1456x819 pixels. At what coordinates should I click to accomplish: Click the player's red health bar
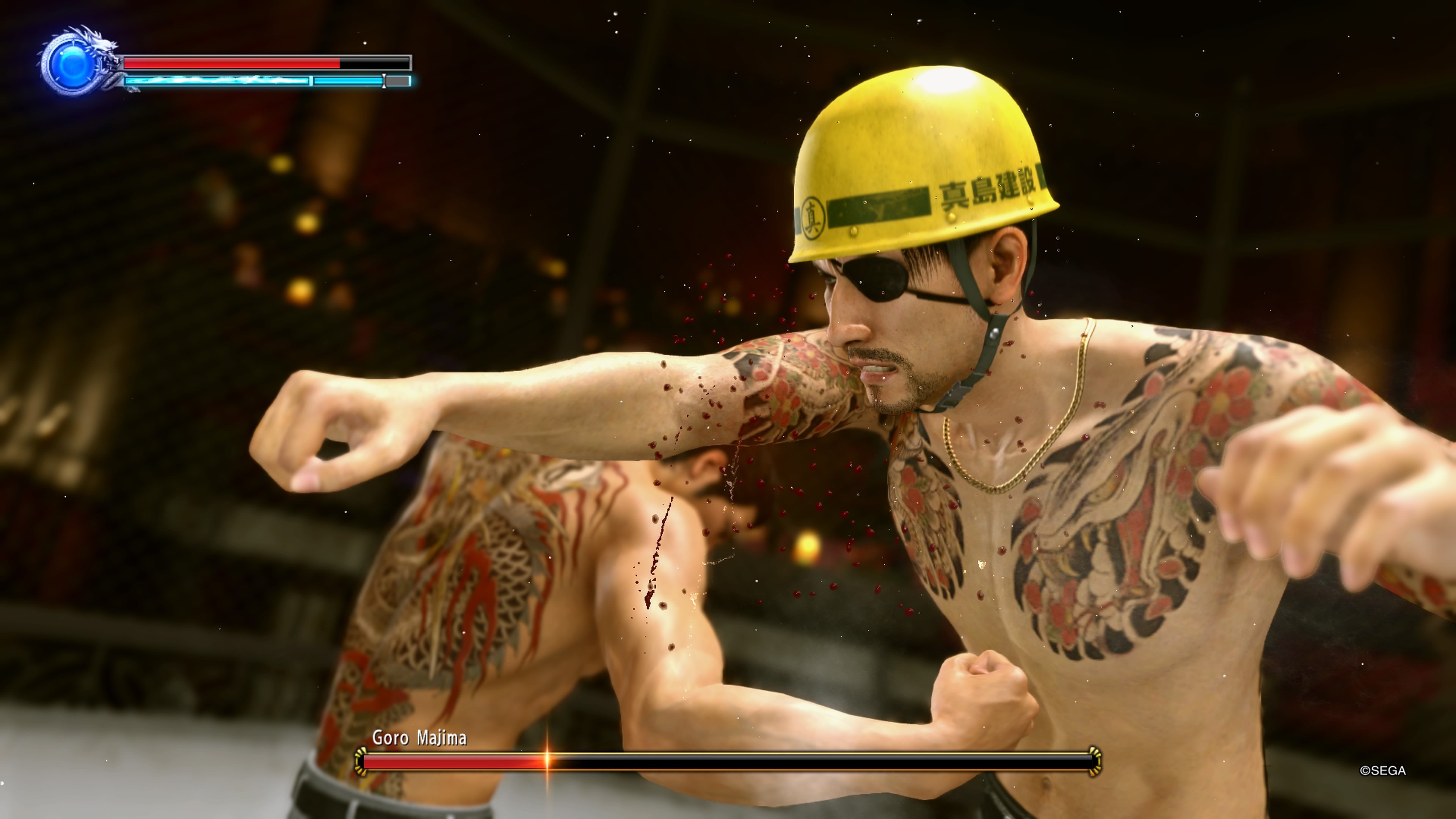point(232,64)
